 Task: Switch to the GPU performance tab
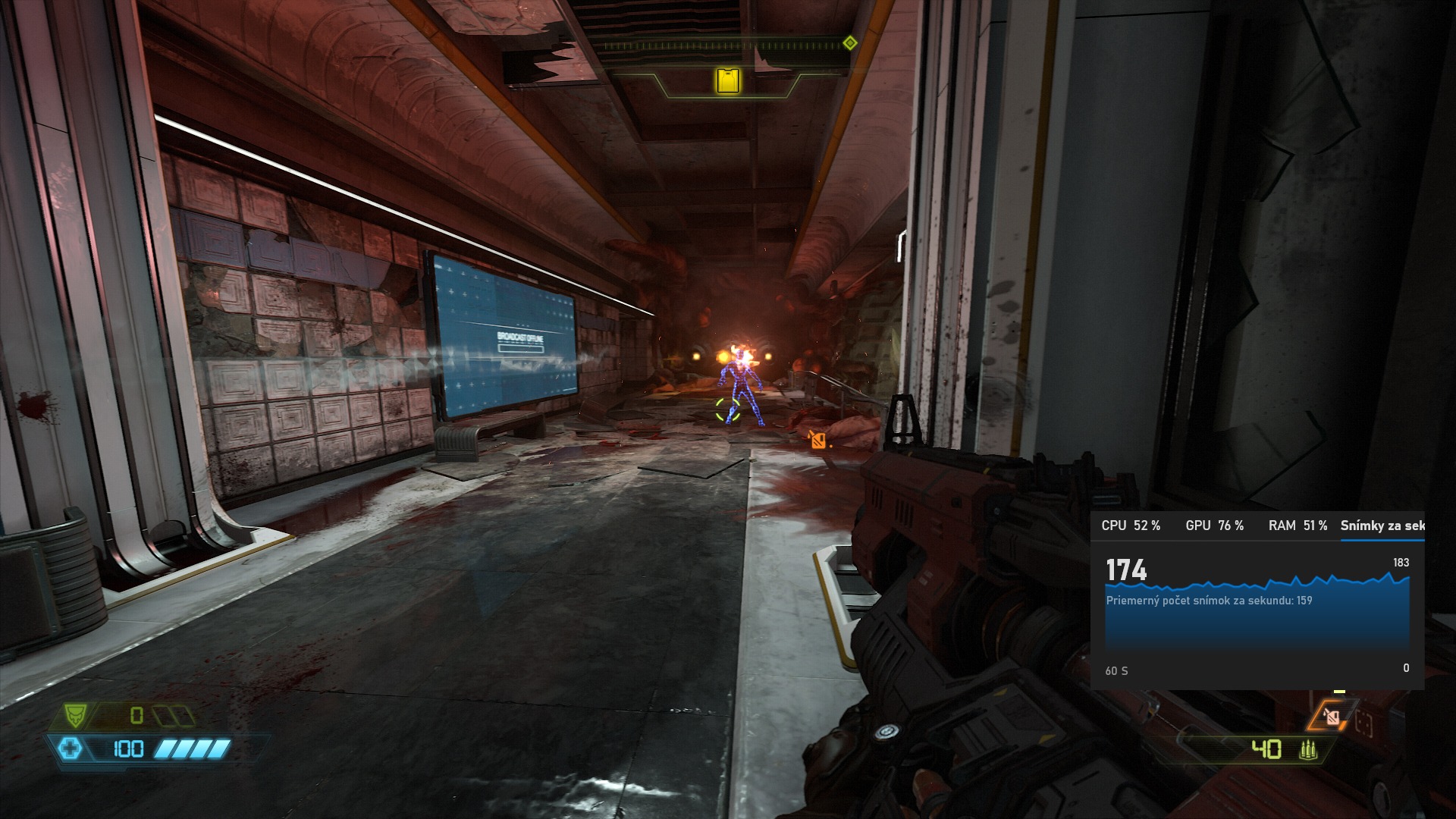(x=1214, y=526)
